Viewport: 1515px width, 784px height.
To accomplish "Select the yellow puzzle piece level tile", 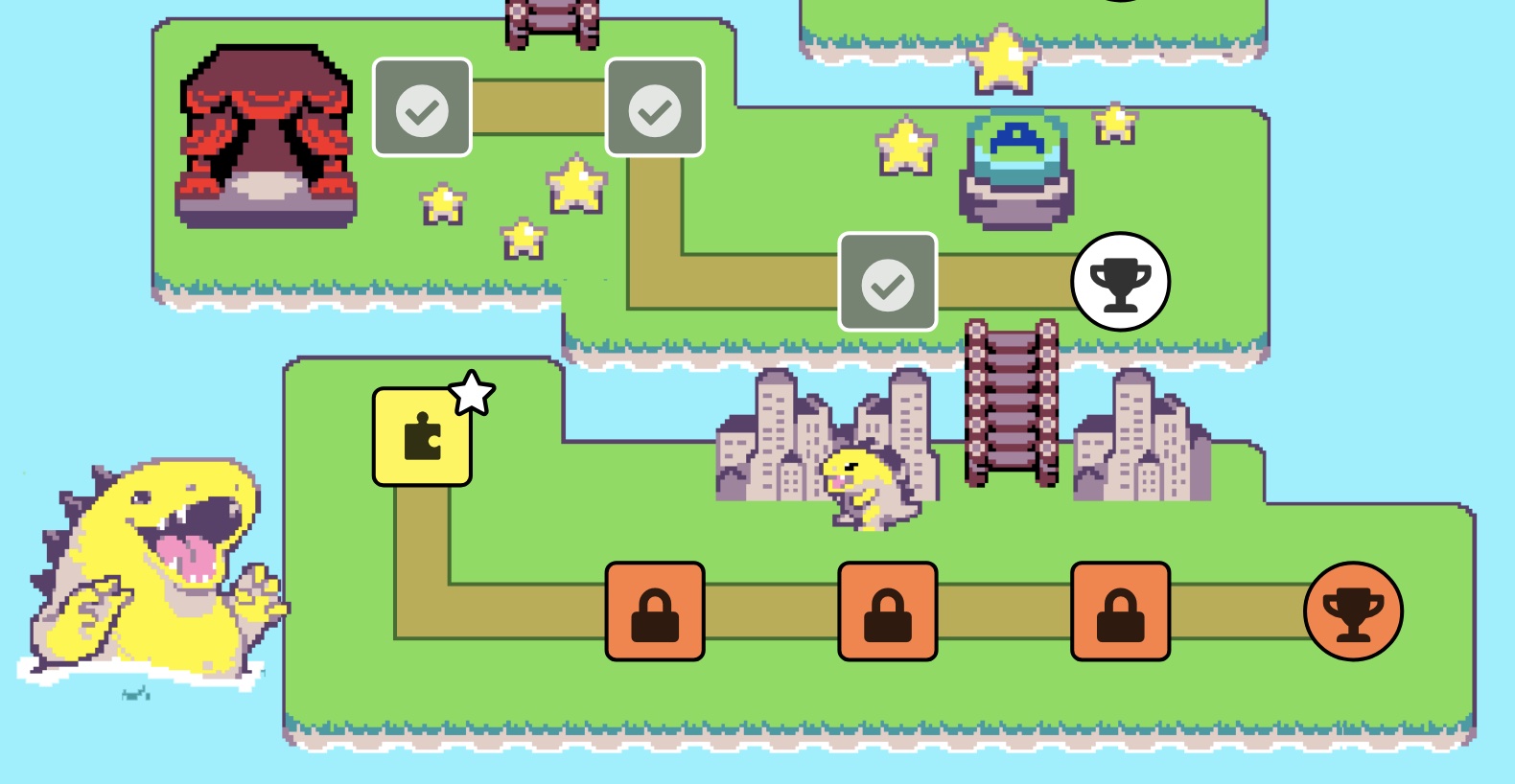I will coord(422,437).
